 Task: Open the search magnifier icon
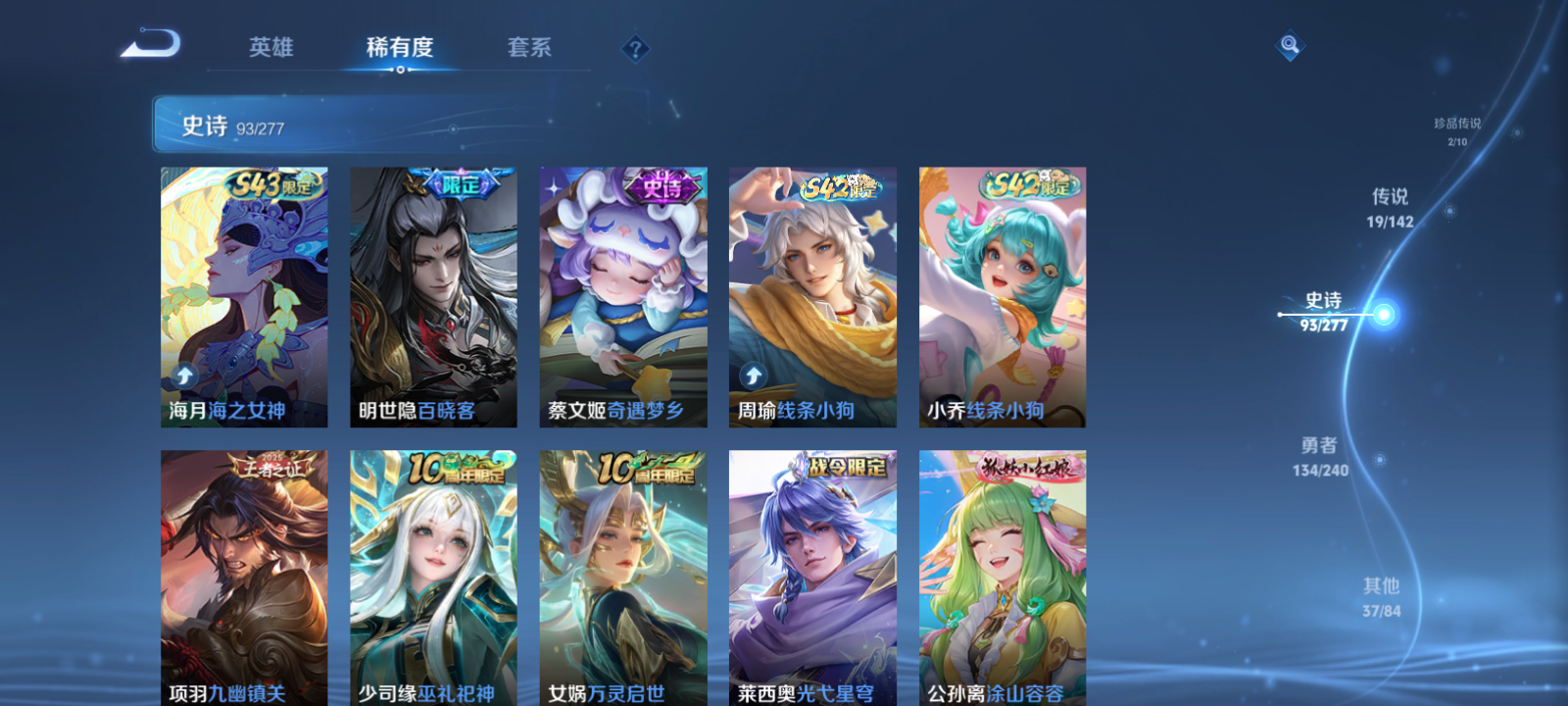(1289, 44)
